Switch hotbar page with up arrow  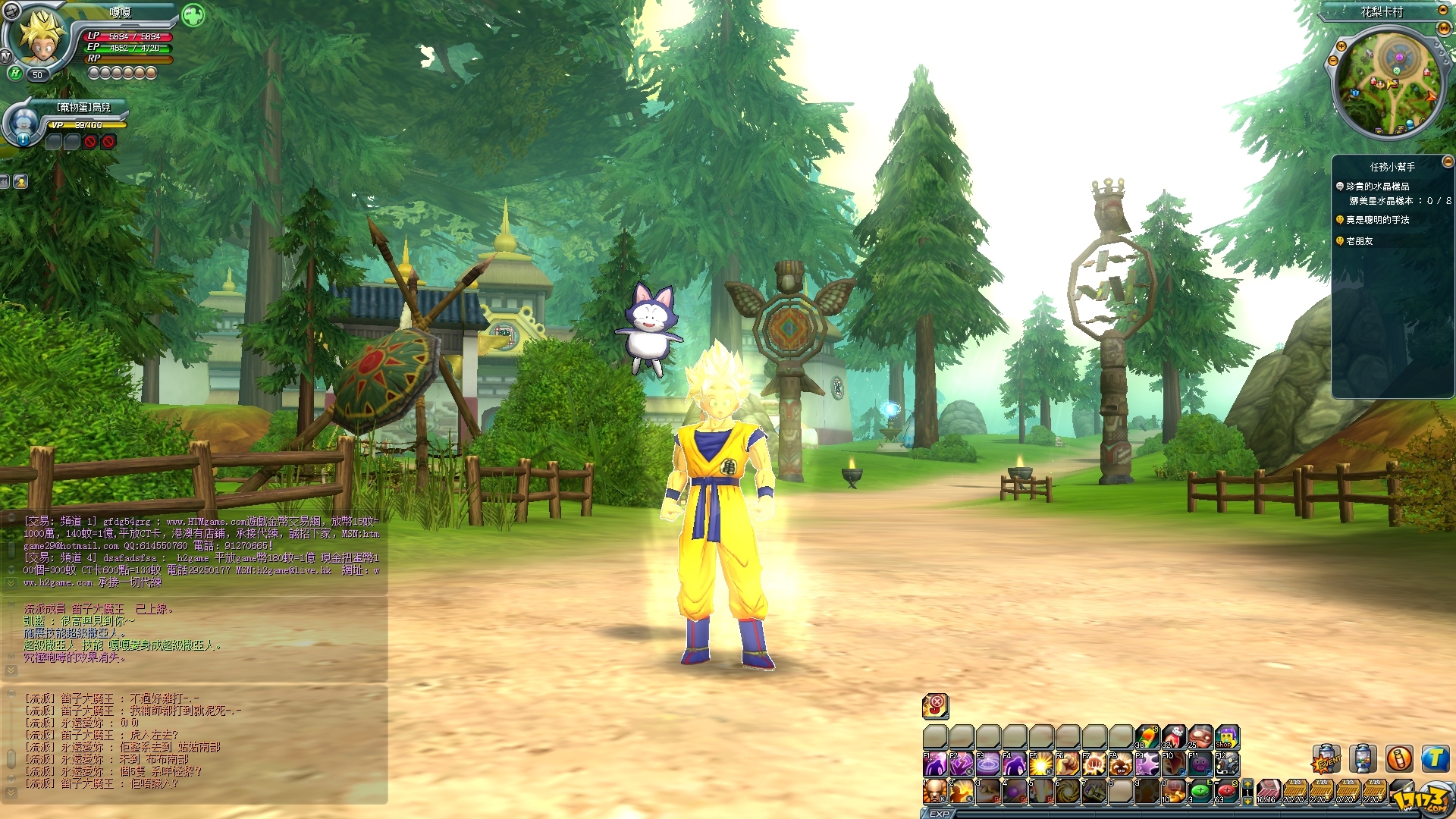click(1247, 784)
